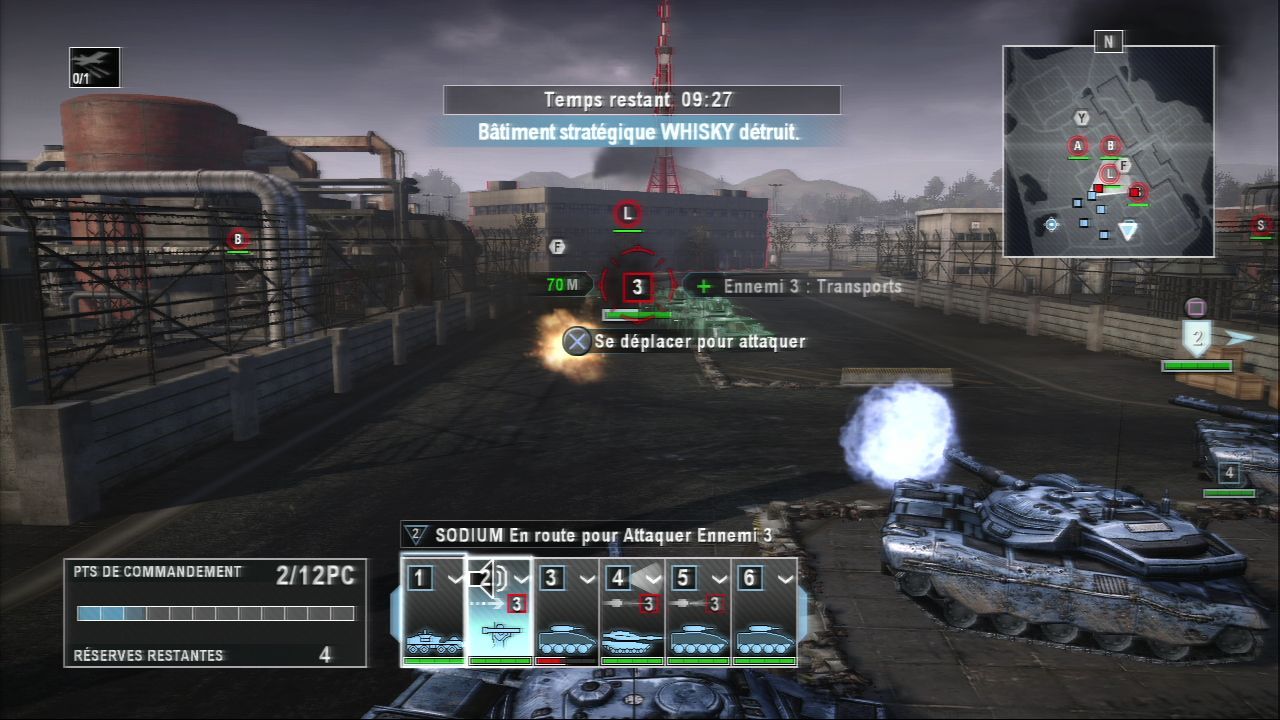Select the B objective marker over the refinery
This screenshot has width=1280, height=720.
(238, 238)
